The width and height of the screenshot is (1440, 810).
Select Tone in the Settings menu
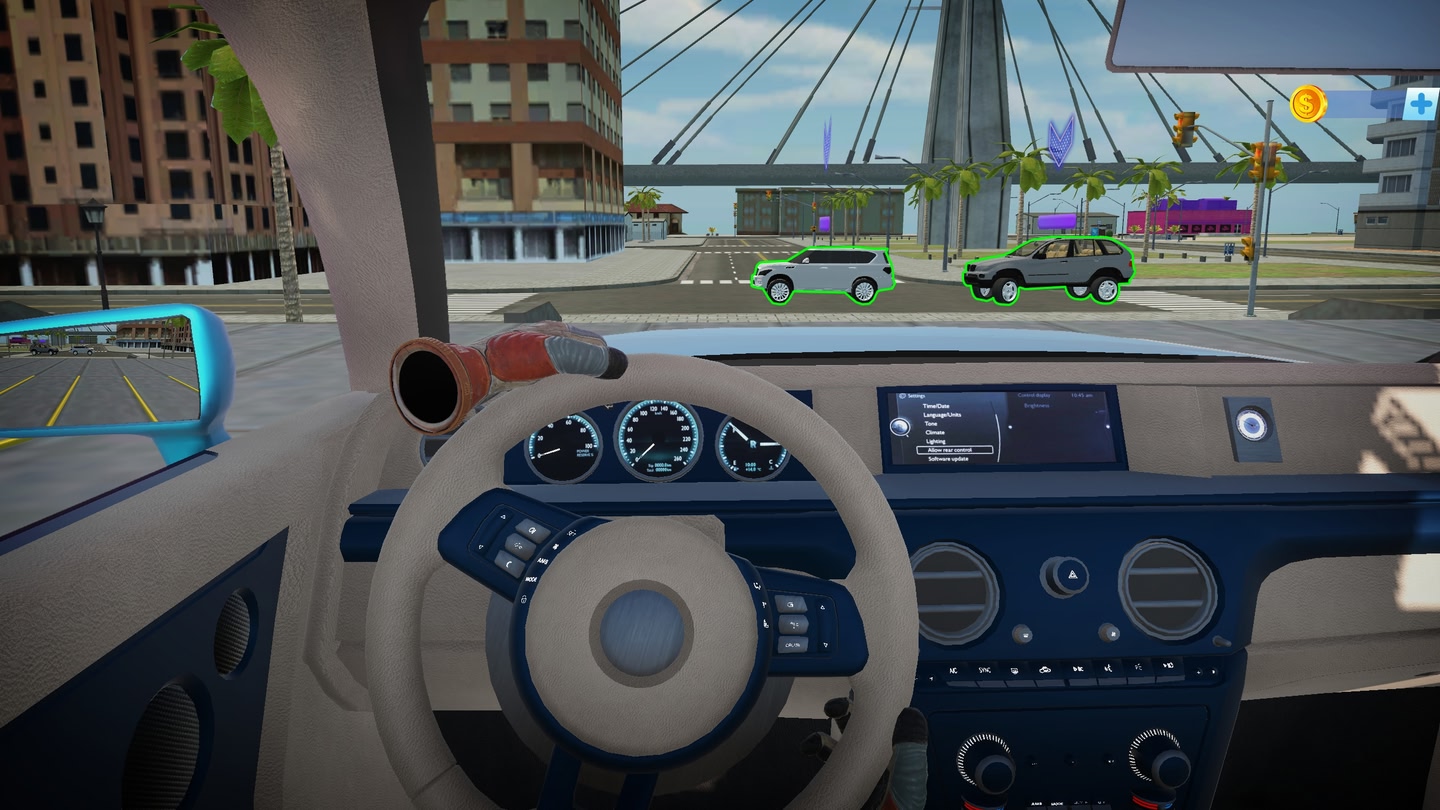point(931,423)
